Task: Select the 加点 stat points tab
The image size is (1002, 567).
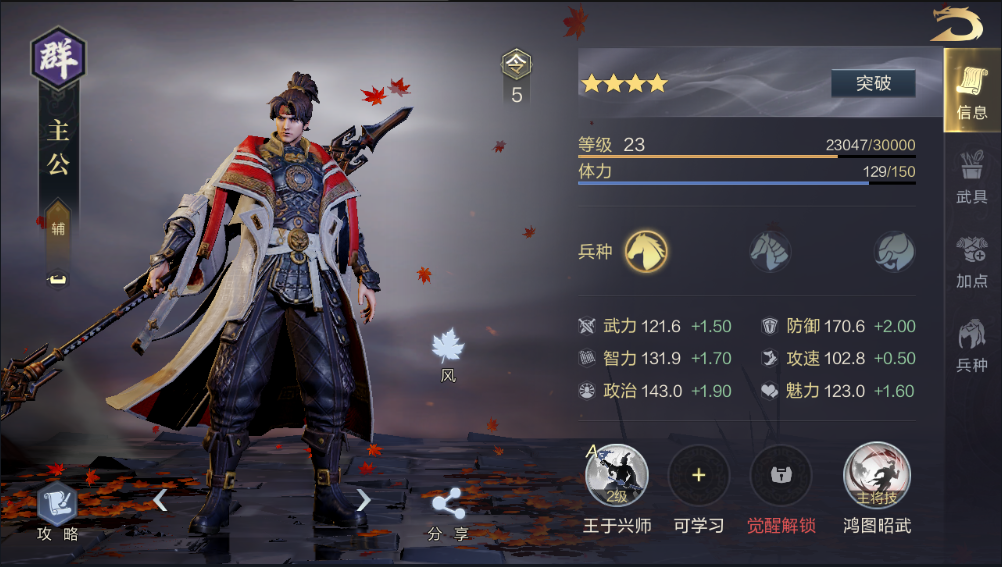Action: click(971, 262)
